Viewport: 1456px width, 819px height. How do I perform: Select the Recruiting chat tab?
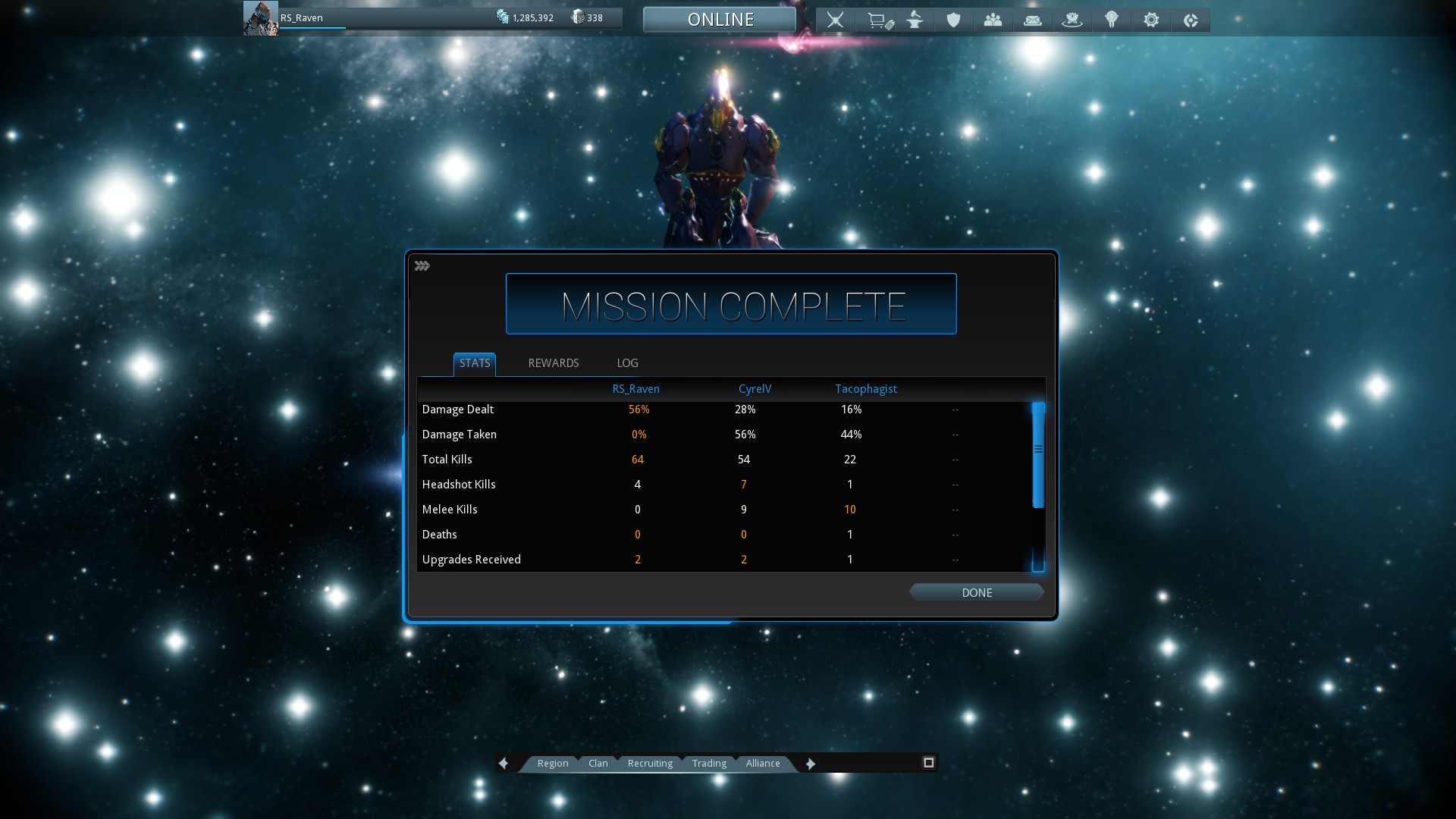[650, 764]
